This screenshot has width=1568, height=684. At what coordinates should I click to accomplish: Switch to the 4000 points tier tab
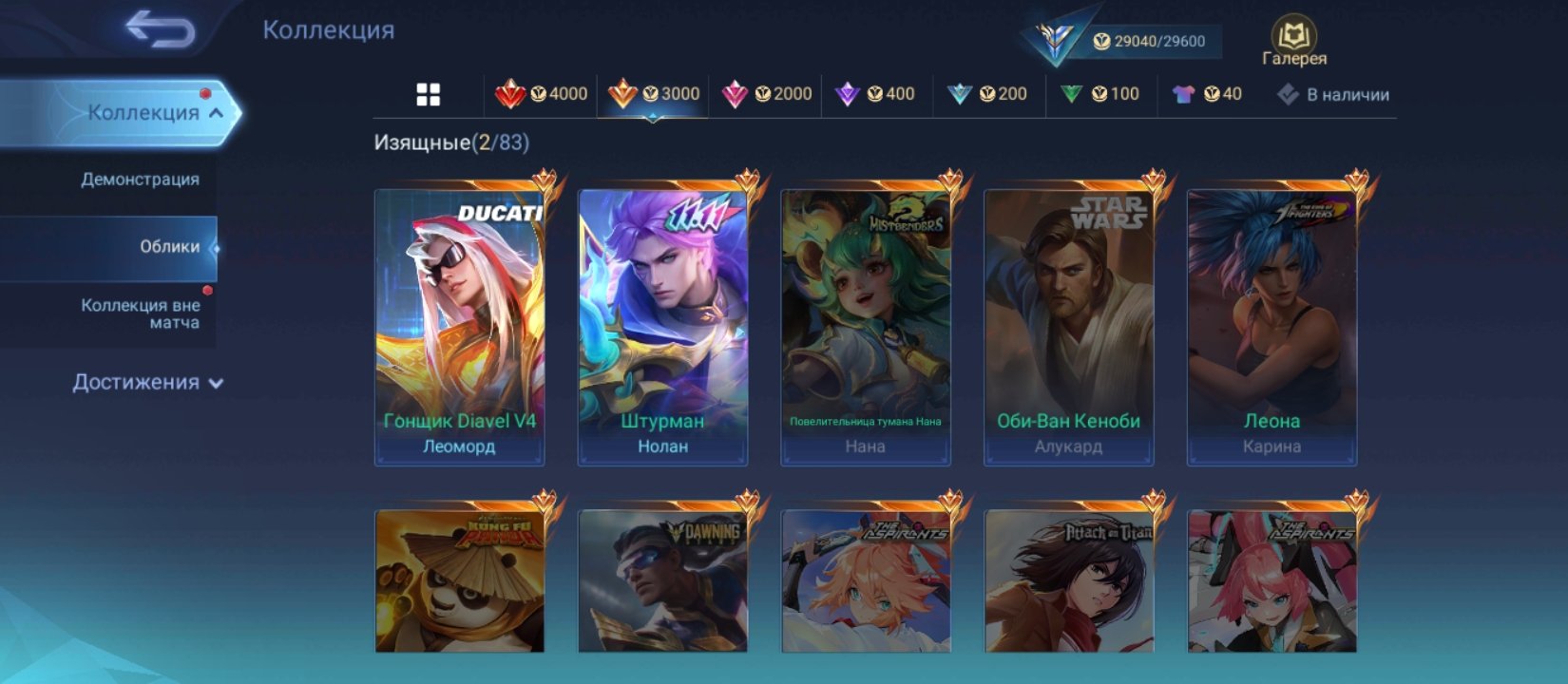[x=542, y=94]
